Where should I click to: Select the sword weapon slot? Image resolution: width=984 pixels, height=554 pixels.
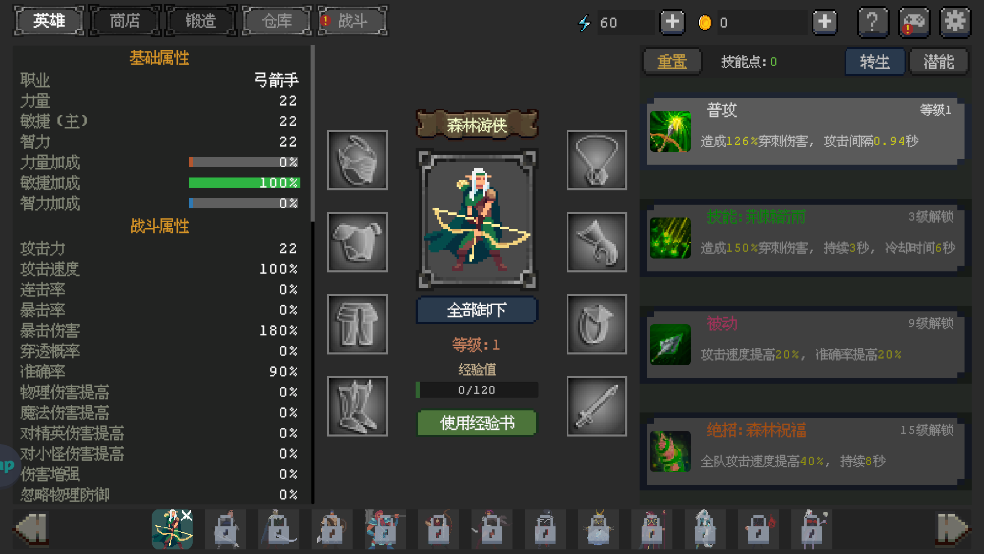pos(597,406)
